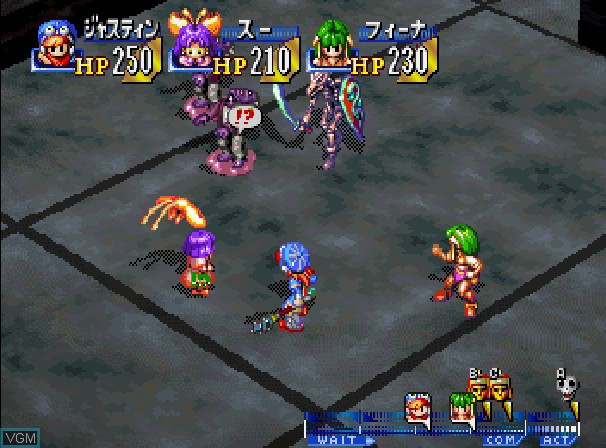Click Justin's turn marker on the IP gauge
606x448 pixels.
tap(418, 406)
